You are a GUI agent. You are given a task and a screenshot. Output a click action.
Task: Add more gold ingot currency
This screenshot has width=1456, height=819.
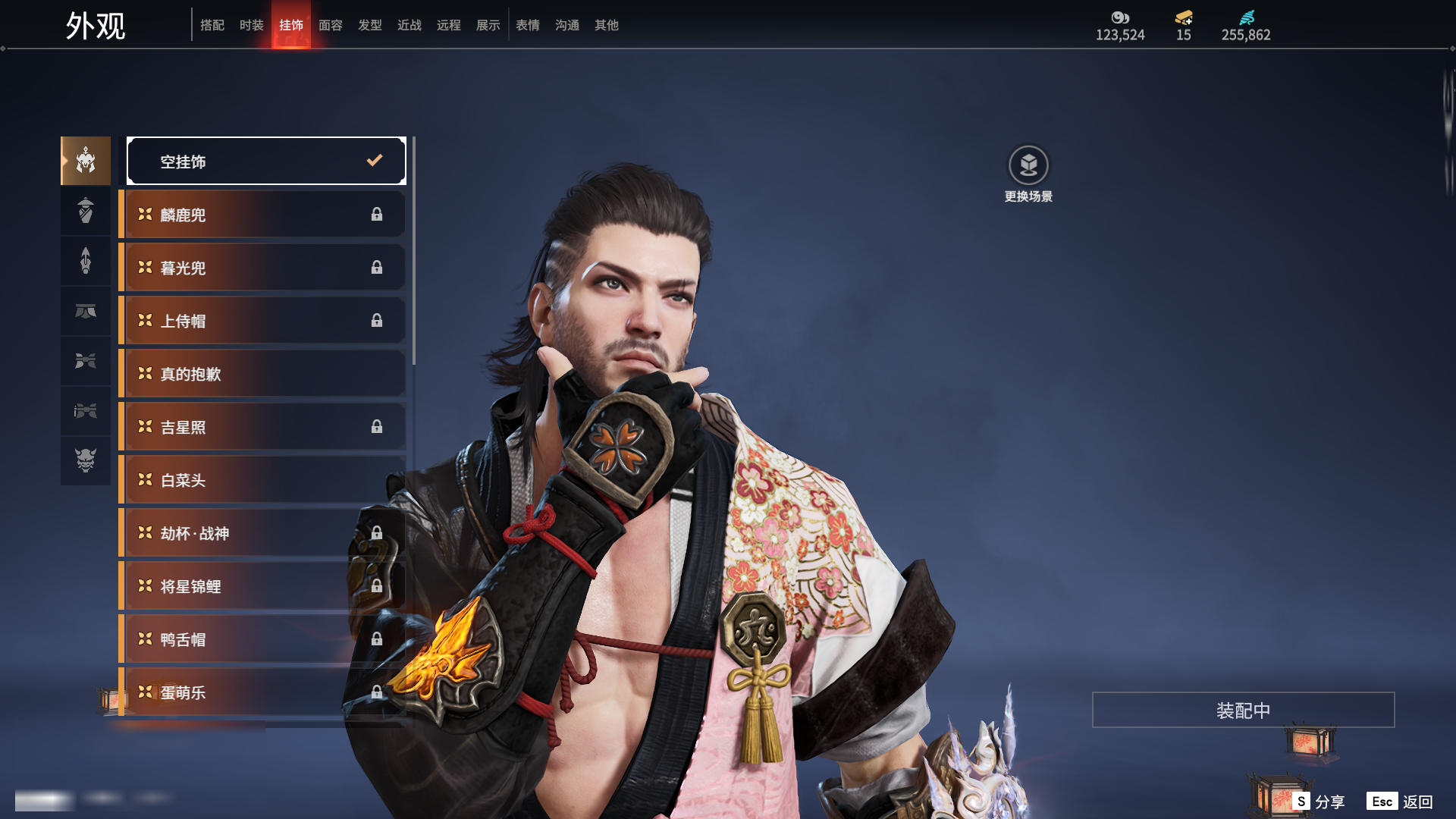[x=1184, y=18]
